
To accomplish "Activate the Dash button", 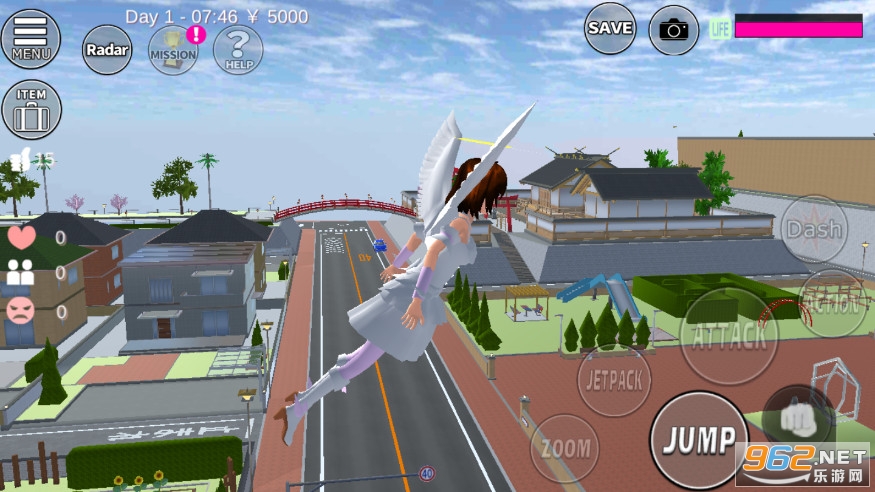I will [x=814, y=229].
